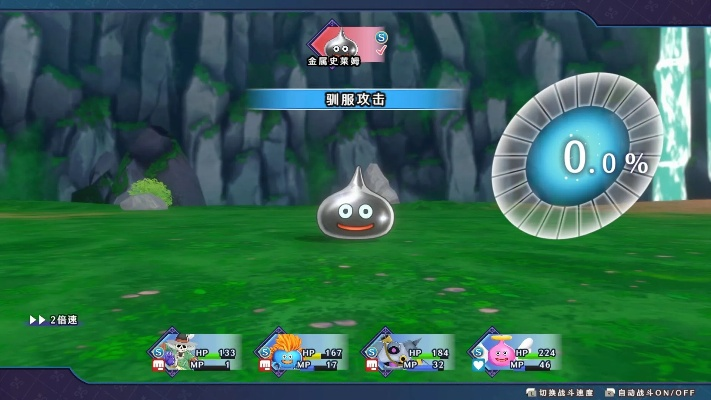Target the 金属史莱姆 enemy card

(345, 47)
